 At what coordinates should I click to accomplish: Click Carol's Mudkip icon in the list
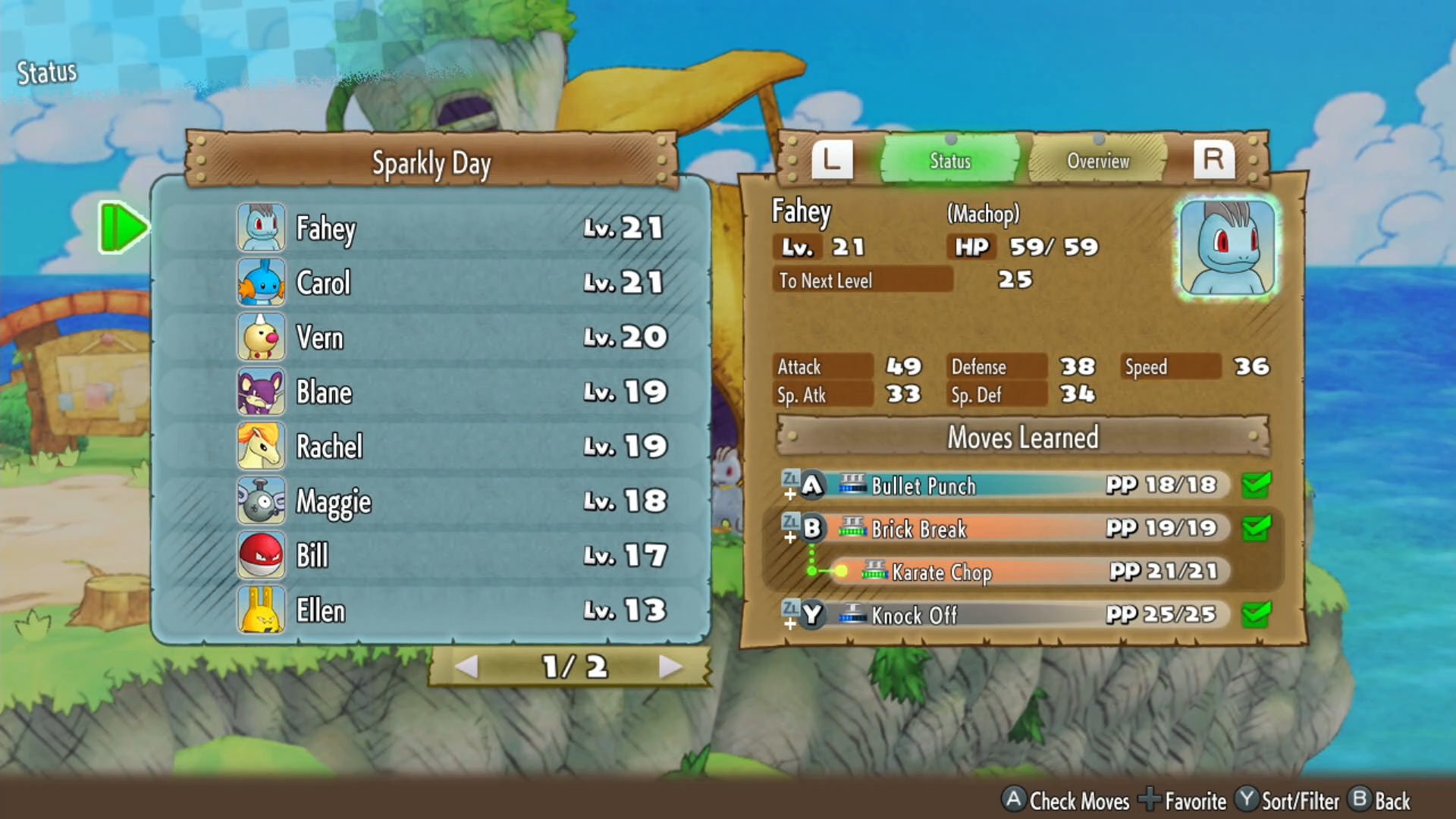tap(261, 282)
